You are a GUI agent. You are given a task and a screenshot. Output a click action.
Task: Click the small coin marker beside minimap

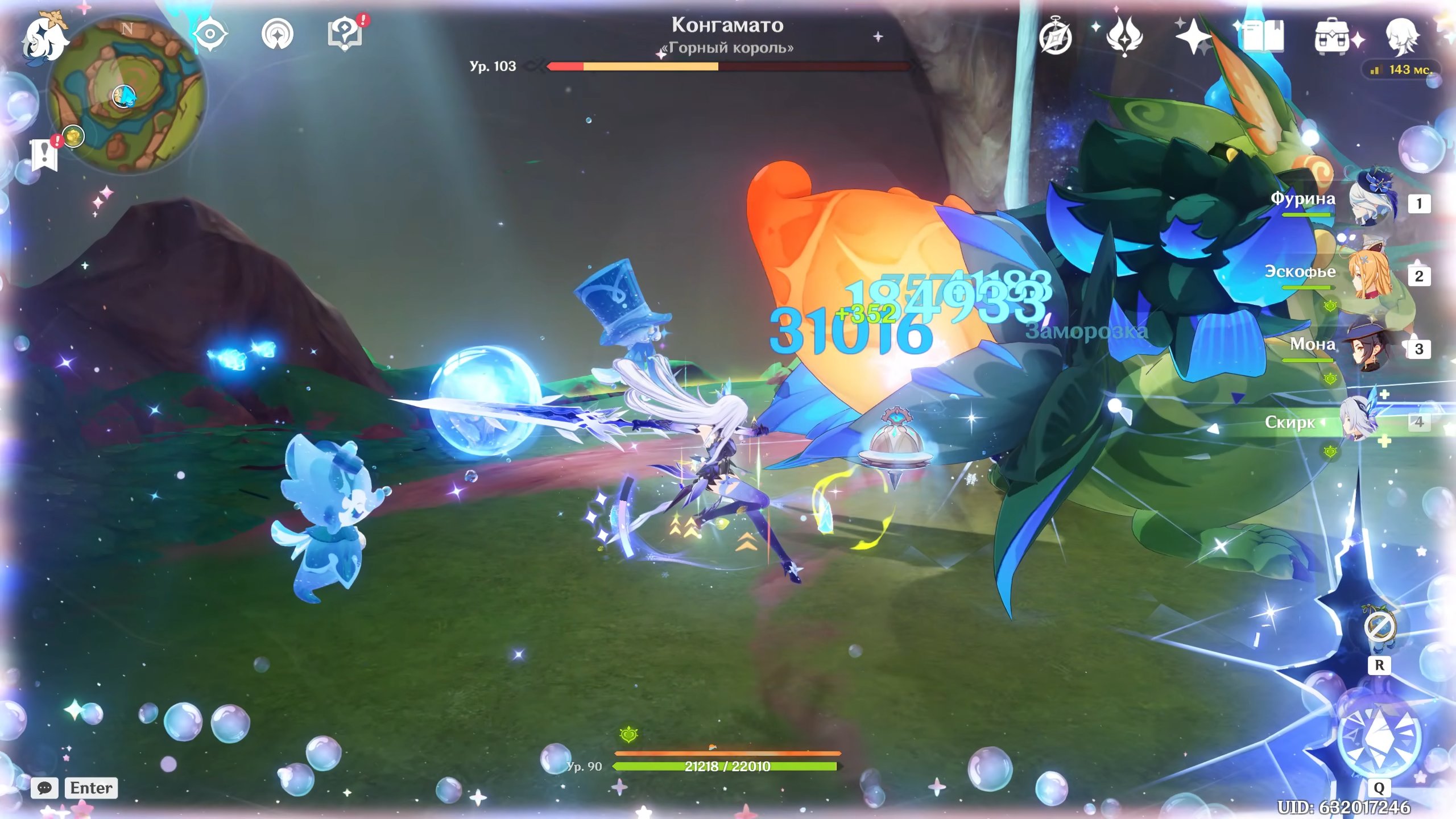[x=74, y=136]
